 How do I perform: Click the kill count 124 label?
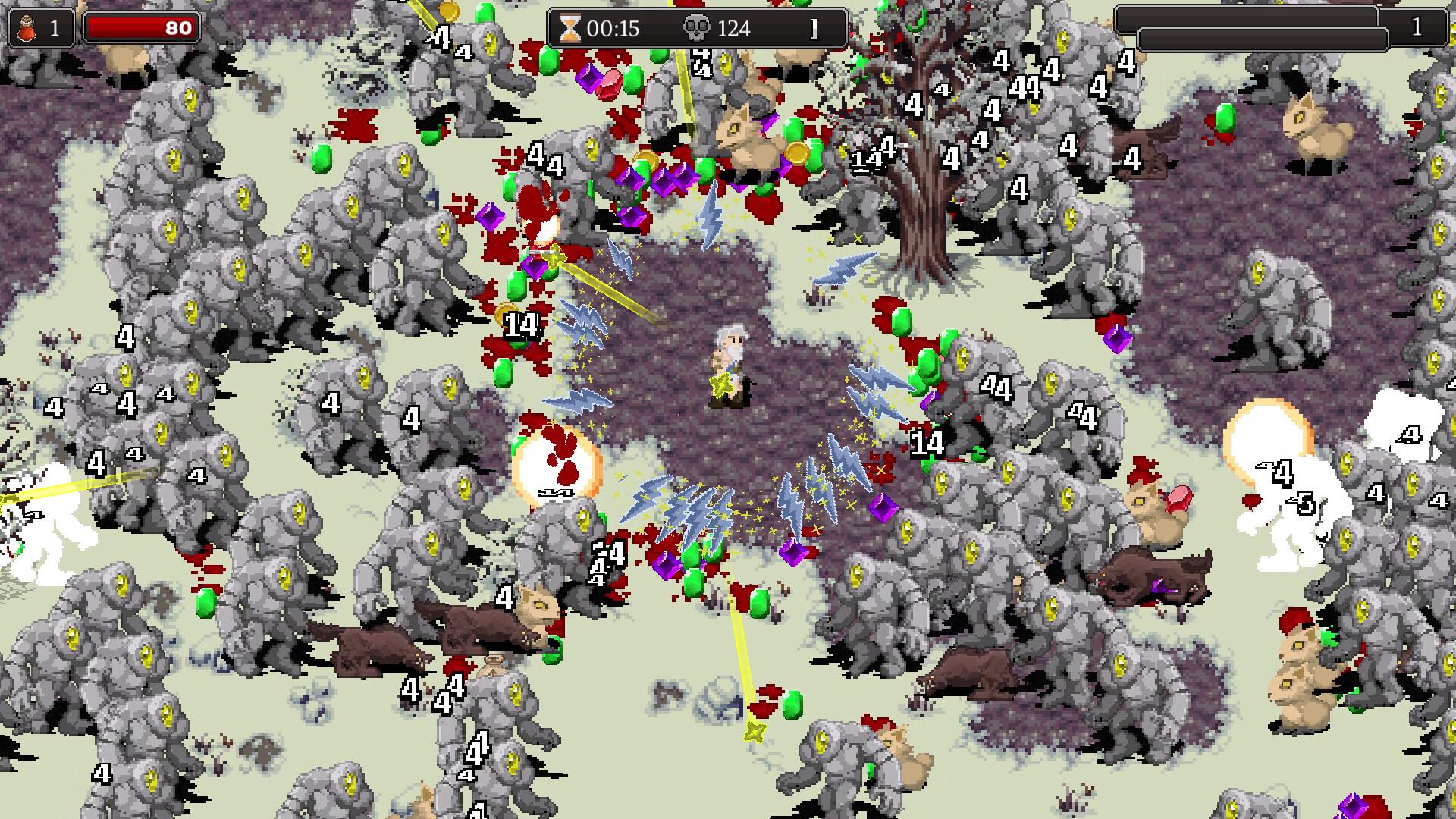(730, 30)
